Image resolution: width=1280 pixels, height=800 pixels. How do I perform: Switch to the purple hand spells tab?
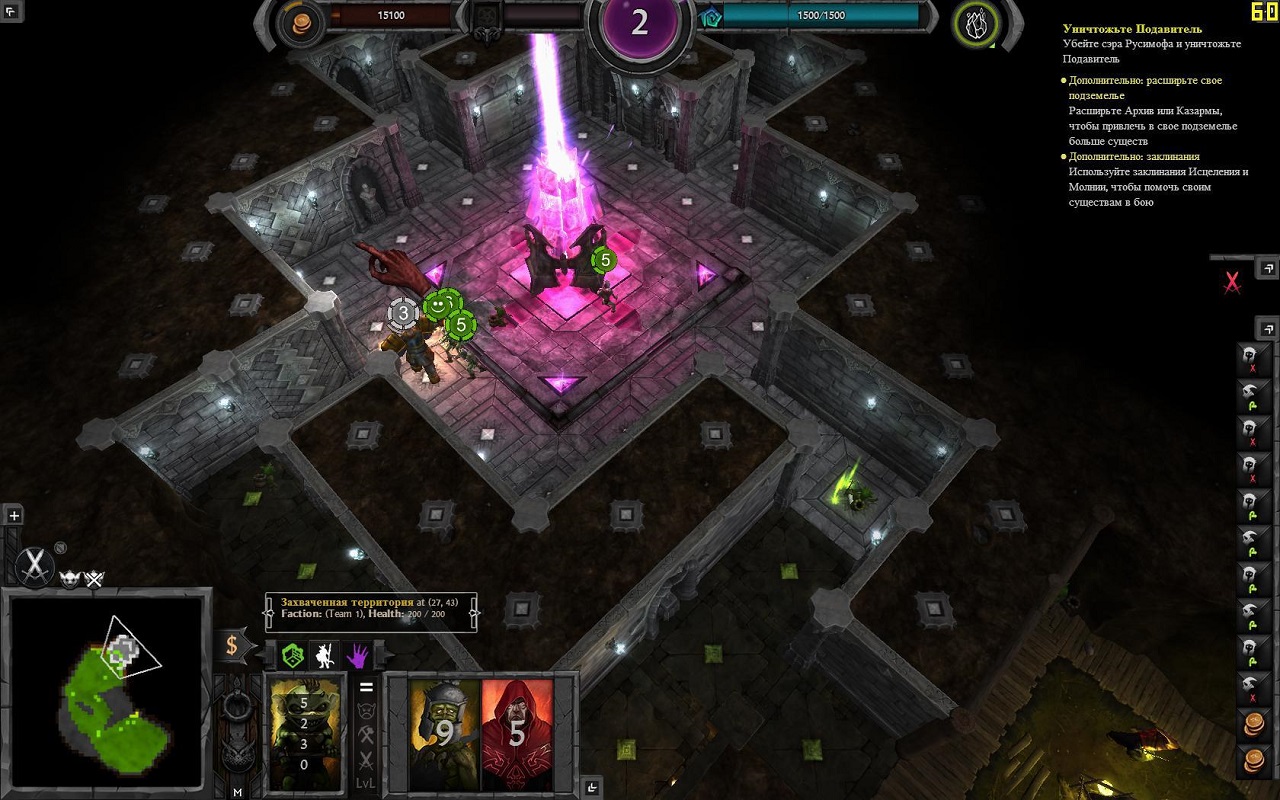pos(357,655)
